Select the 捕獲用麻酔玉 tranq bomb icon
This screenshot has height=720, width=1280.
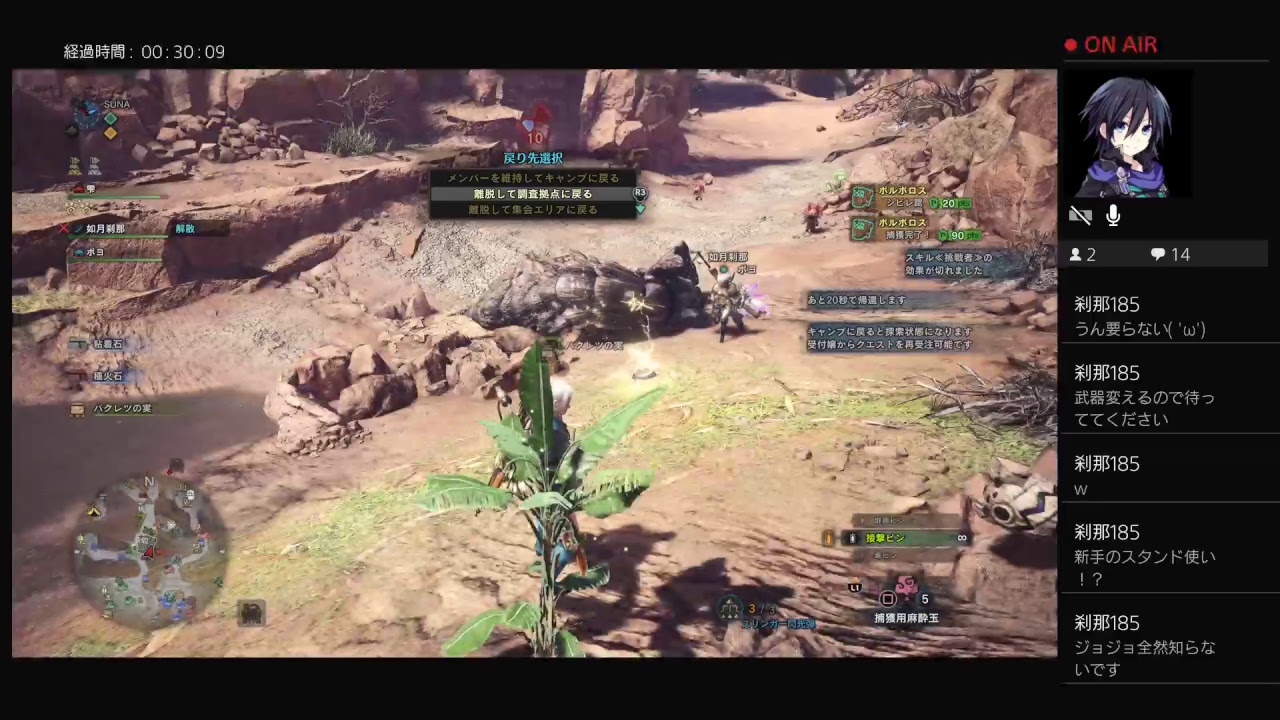[905, 587]
